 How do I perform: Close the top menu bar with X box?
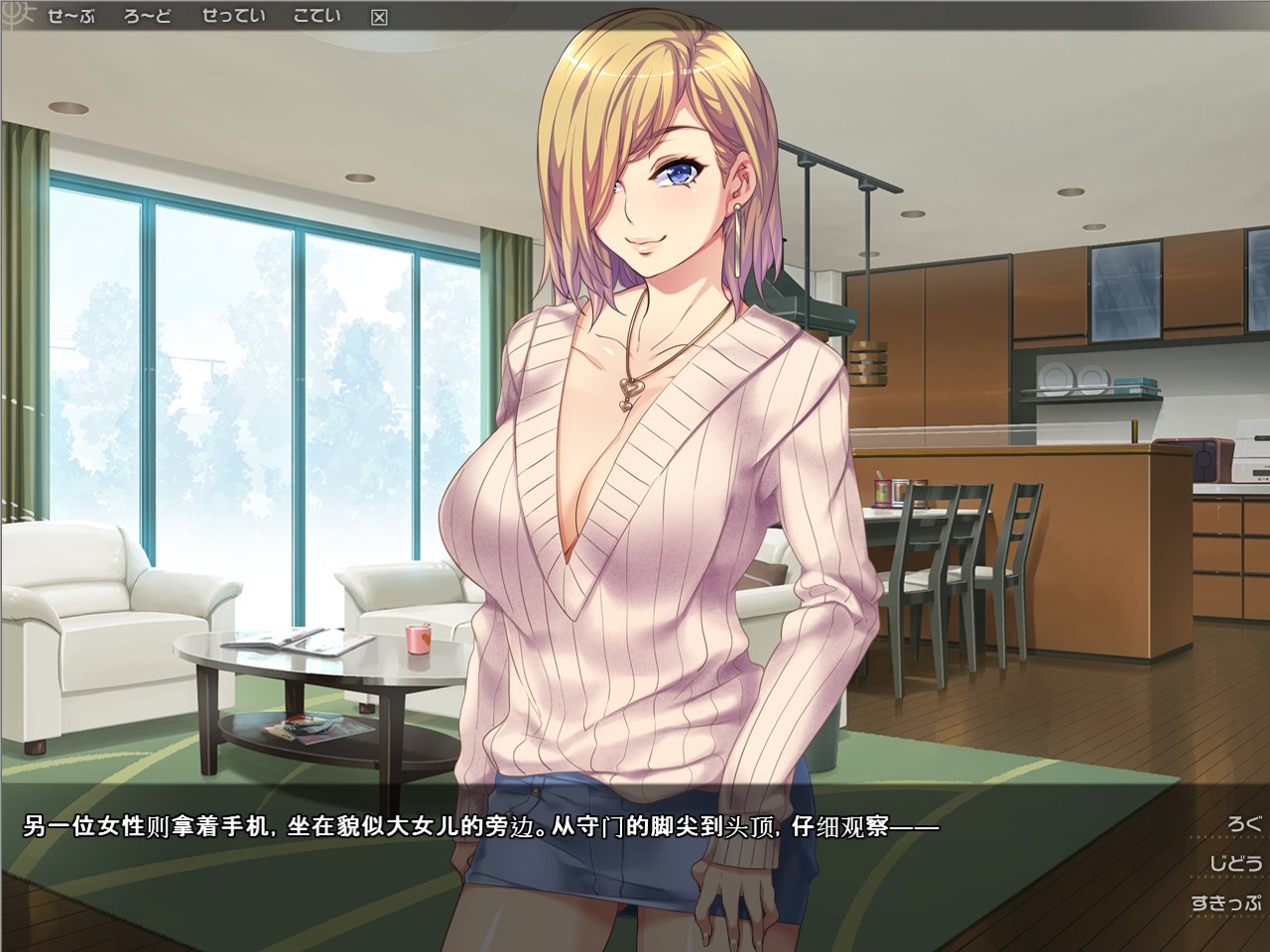[379, 17]
